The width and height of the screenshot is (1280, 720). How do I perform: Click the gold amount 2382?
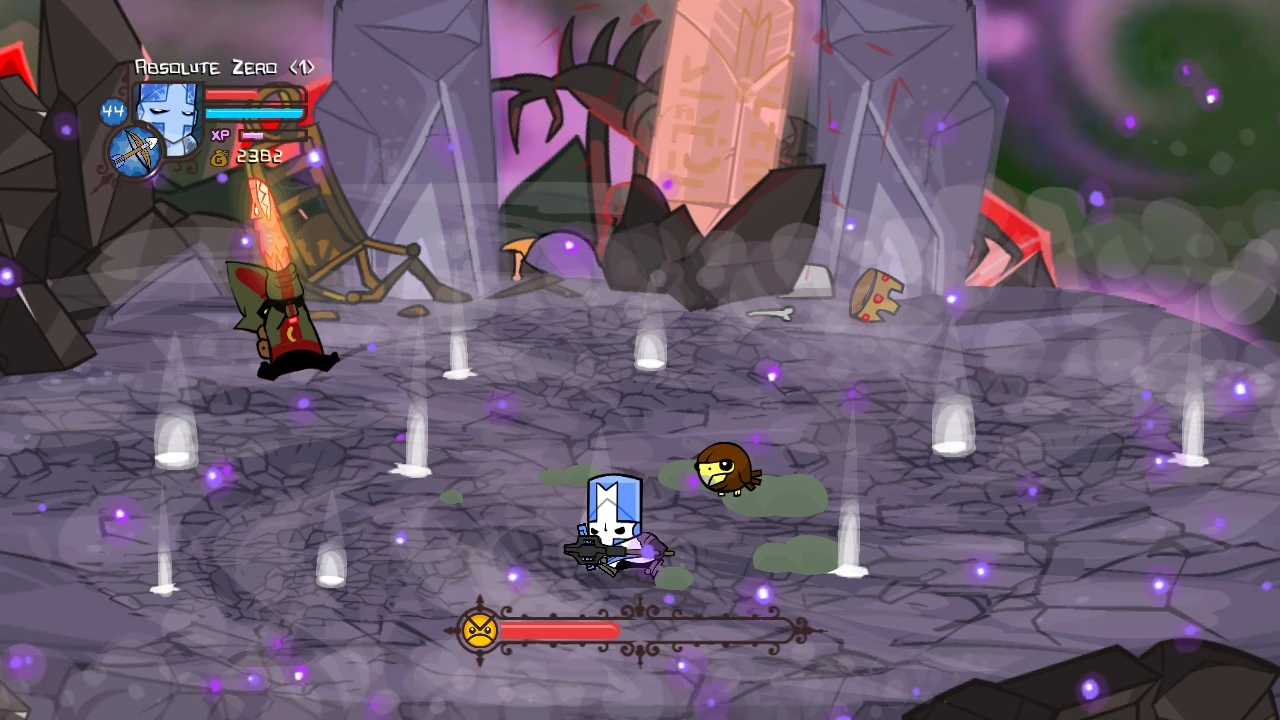click(258, 156)
